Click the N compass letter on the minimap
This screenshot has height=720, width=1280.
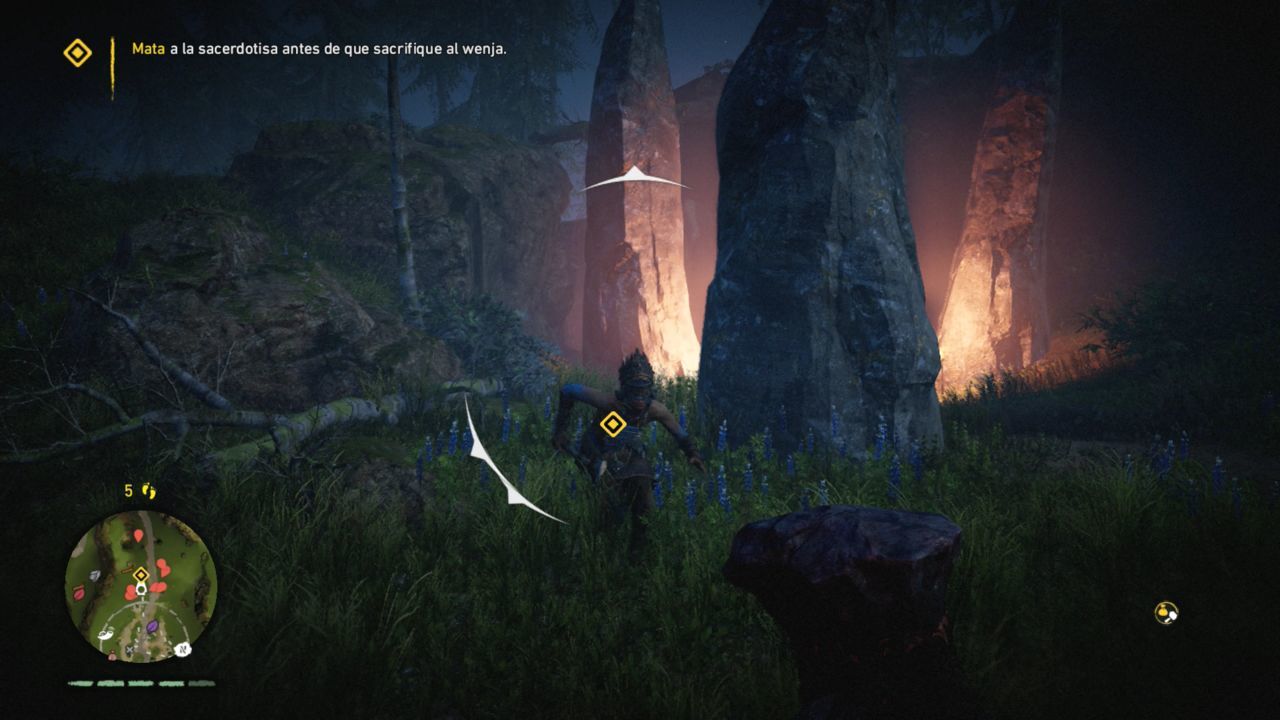coord(183,649)
